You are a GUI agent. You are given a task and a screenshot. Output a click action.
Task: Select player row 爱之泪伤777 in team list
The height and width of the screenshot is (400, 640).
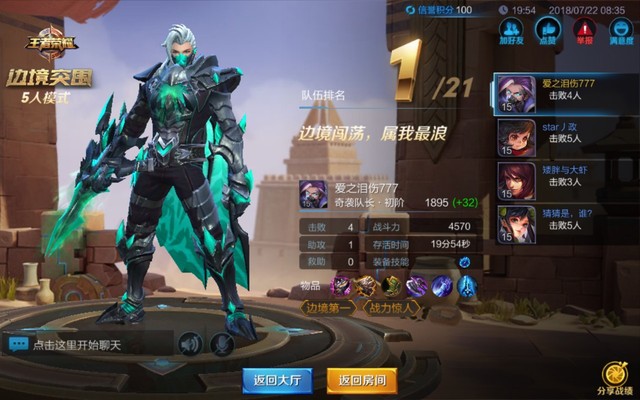click(564, 94)
